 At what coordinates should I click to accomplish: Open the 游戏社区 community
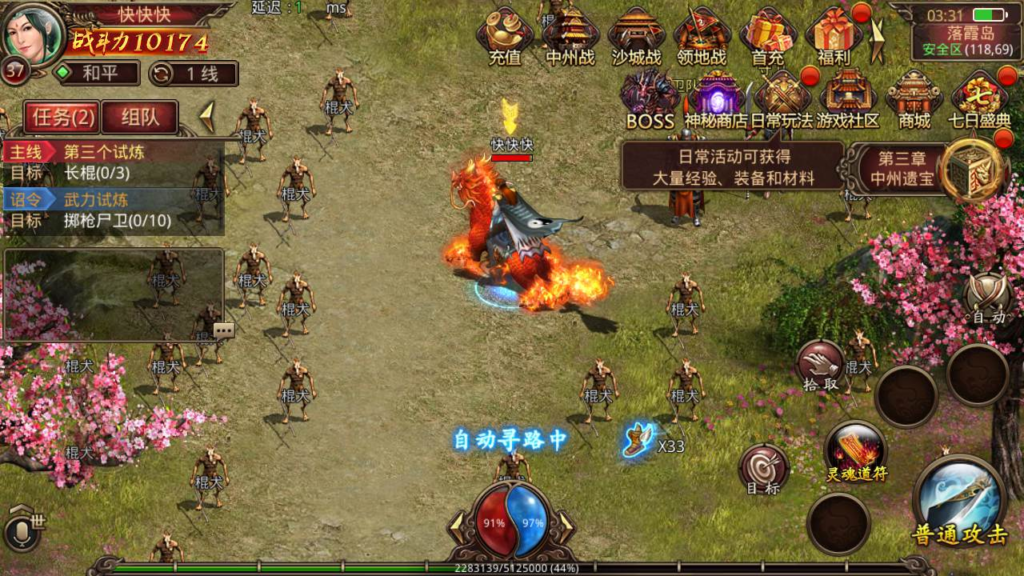(848, 99)
